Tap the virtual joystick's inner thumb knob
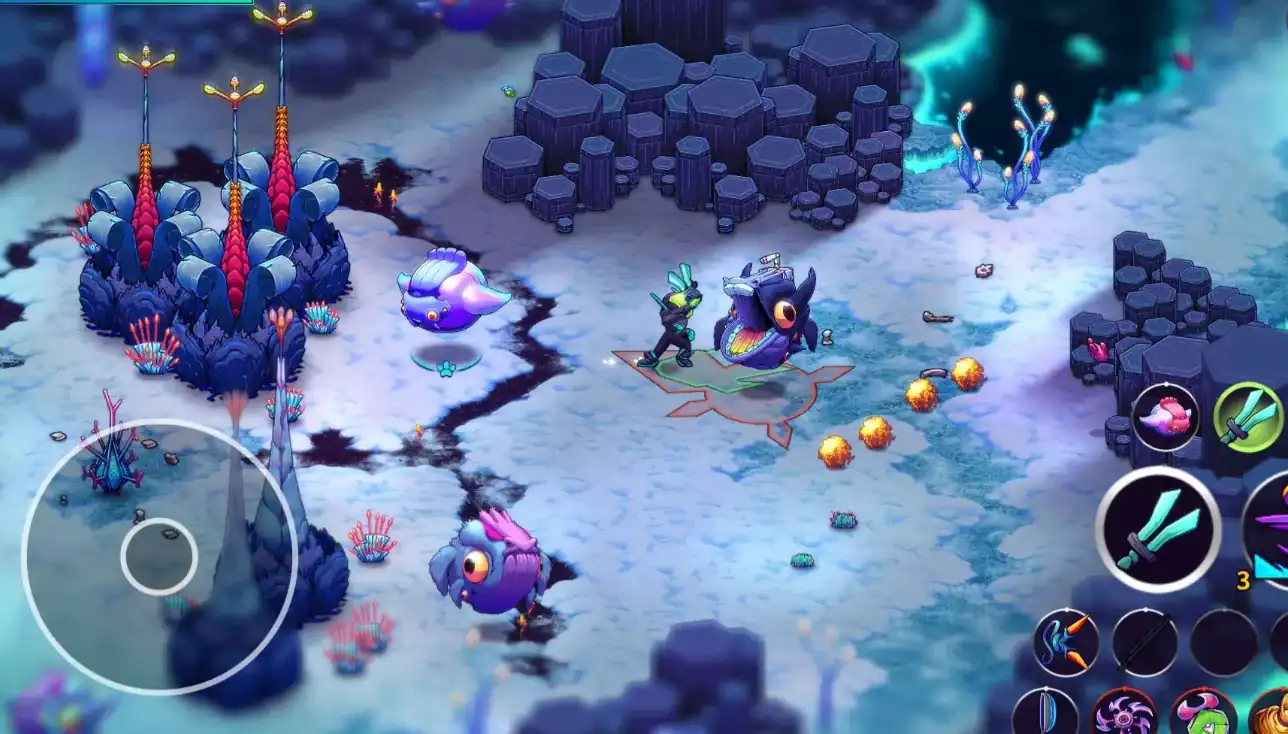This screenshot has width=1288, height=734. (x=159, y=556)
